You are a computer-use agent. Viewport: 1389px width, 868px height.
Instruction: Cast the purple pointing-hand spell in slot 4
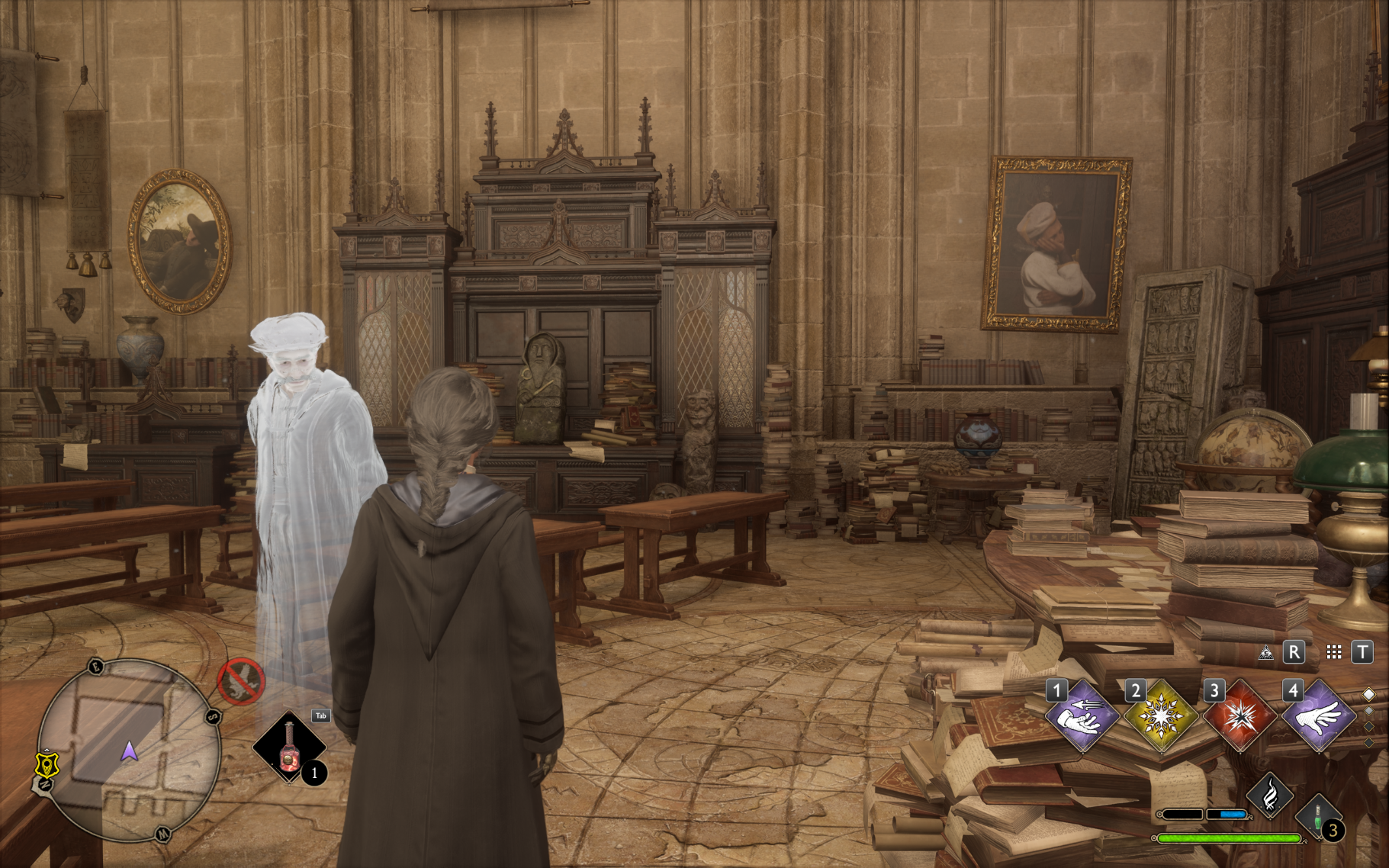tap(1319, 717)
